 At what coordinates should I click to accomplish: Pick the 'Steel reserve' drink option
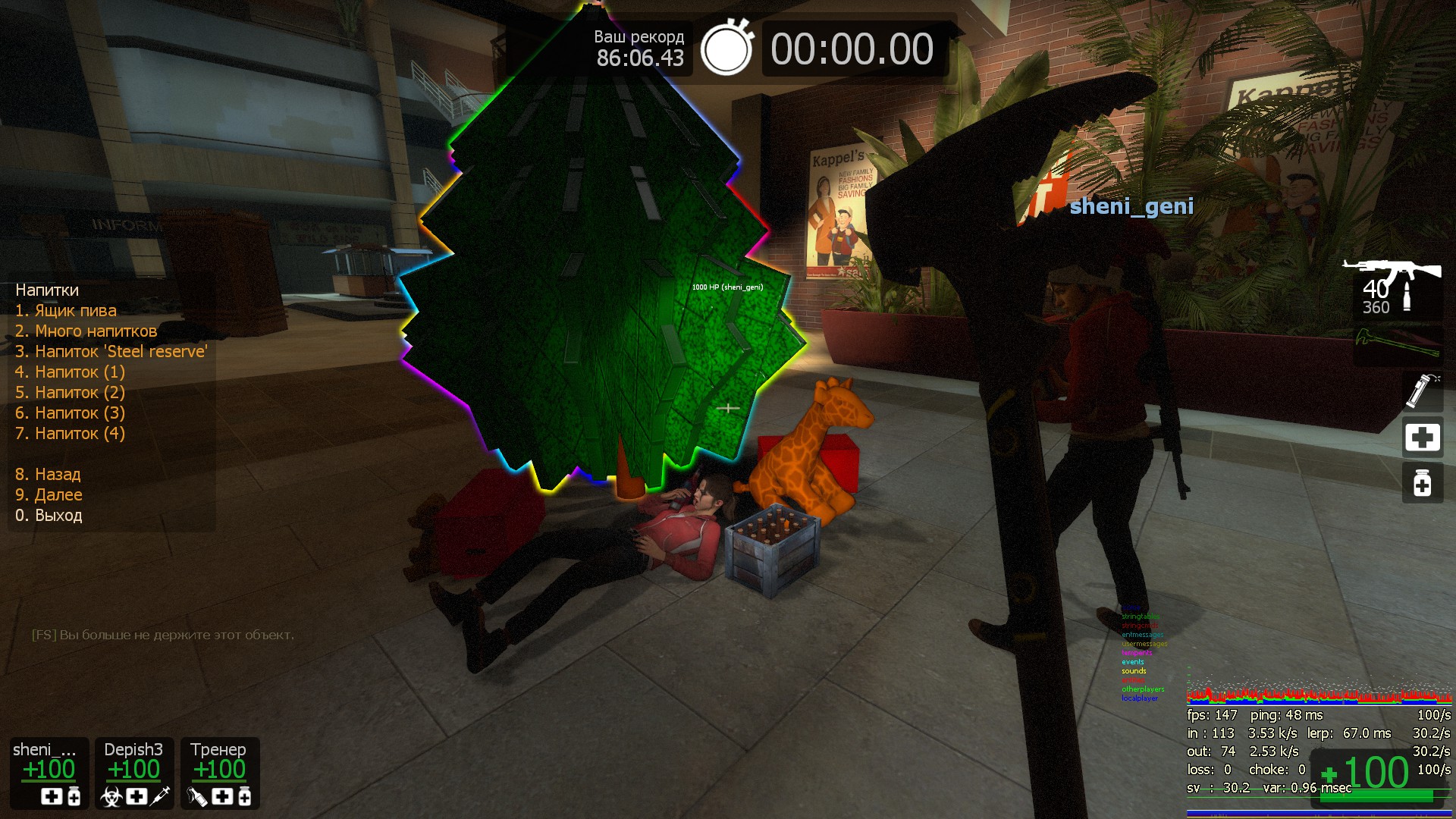111,352
